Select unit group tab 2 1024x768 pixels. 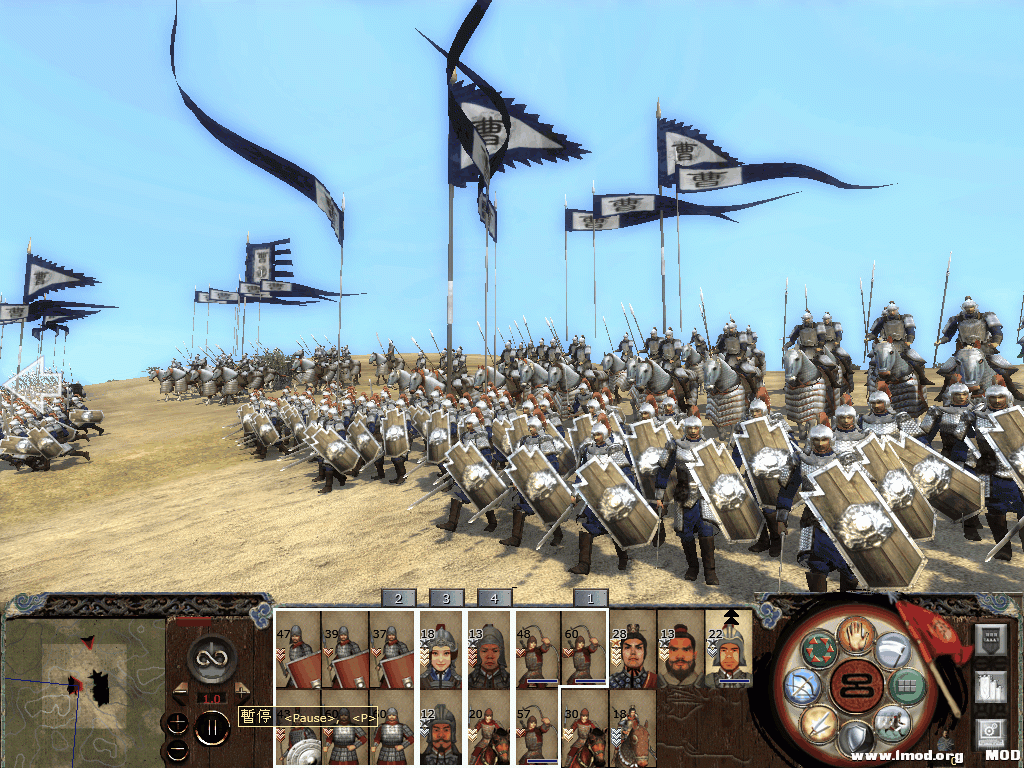click(398, 598)
